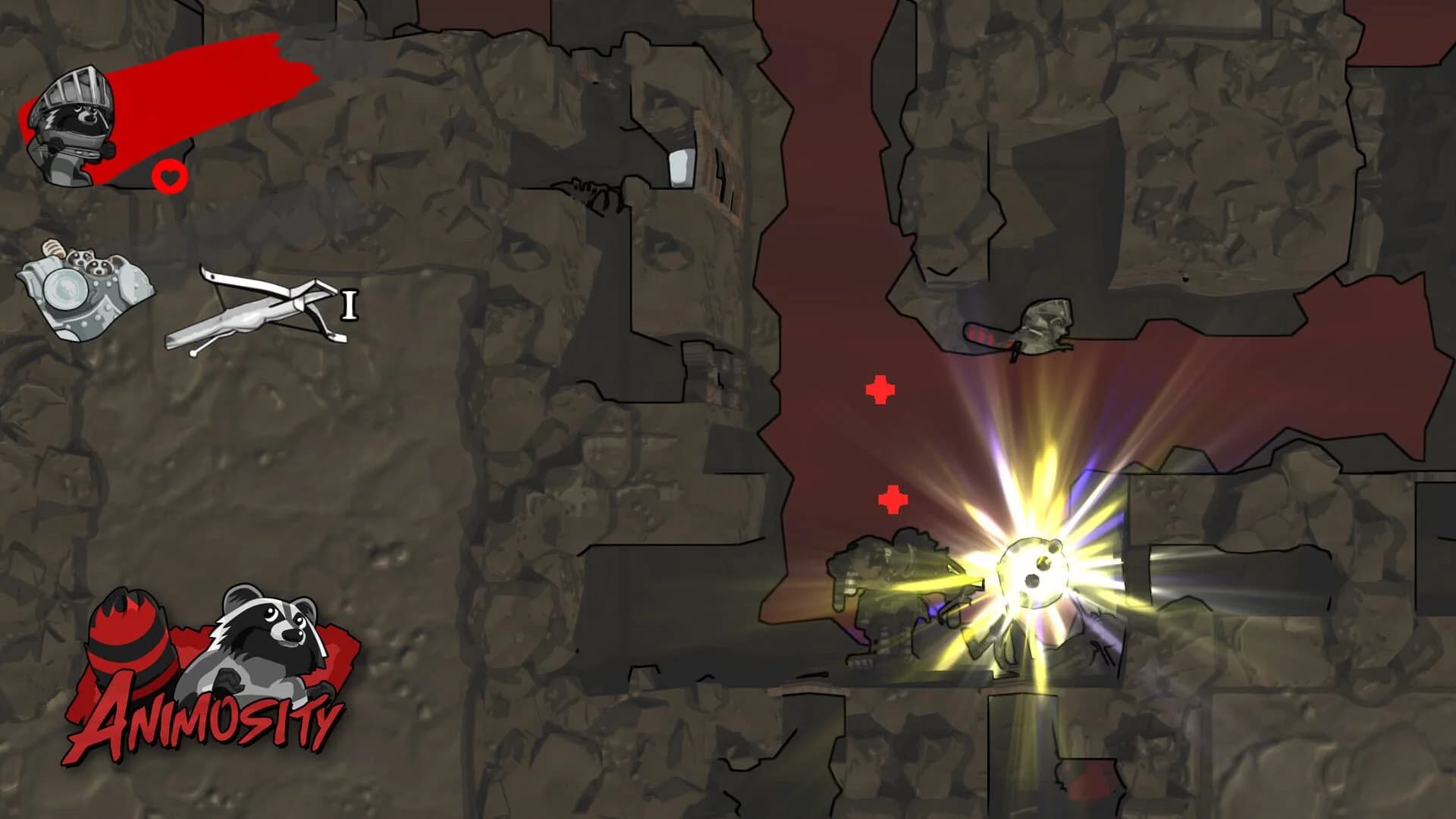Click the lower red plus marker
Screen dimensions: 1456x819
point(893,500)
